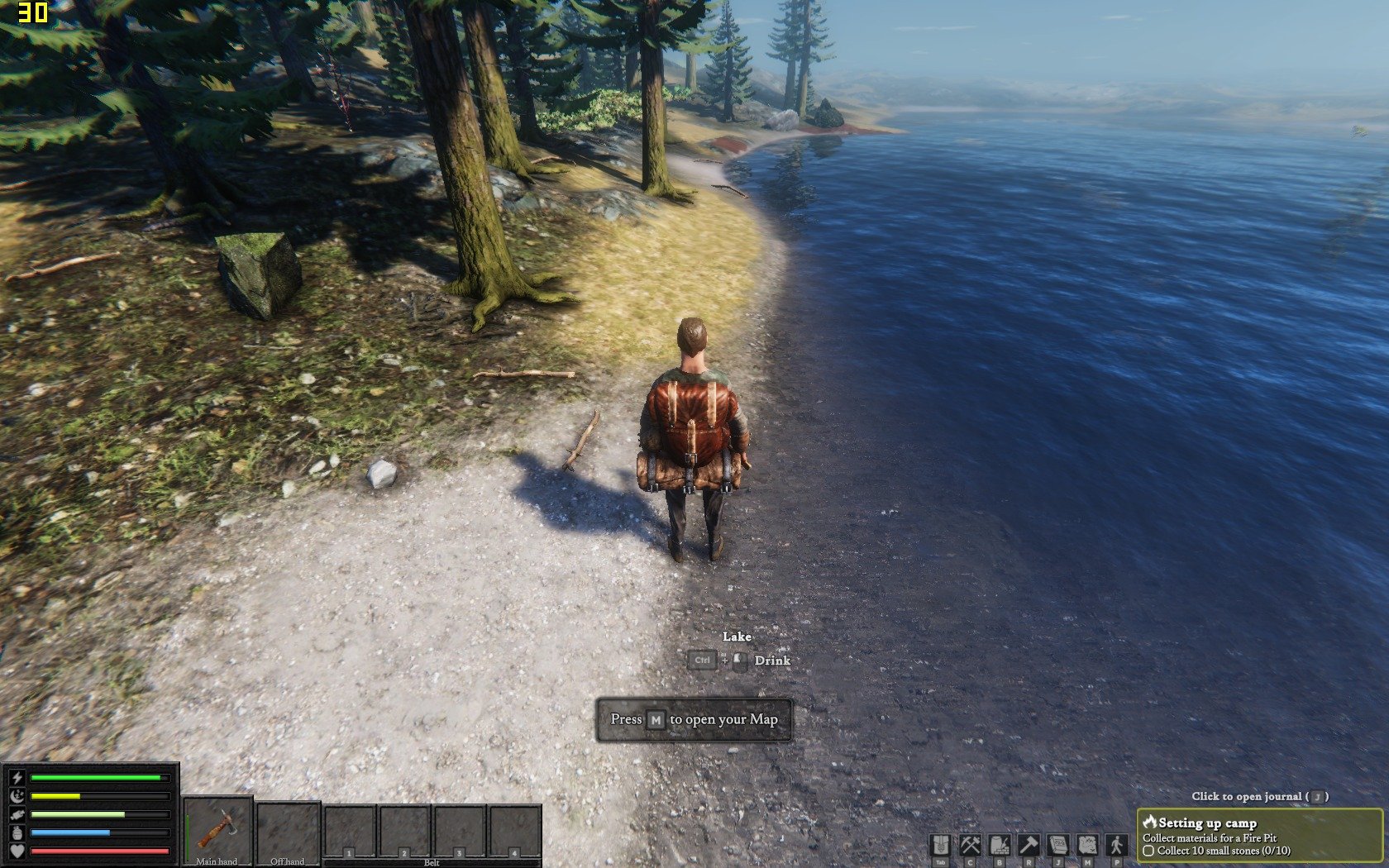Open the building menu with trowel icon
1389x868 pixels.
coord(1000,846)
